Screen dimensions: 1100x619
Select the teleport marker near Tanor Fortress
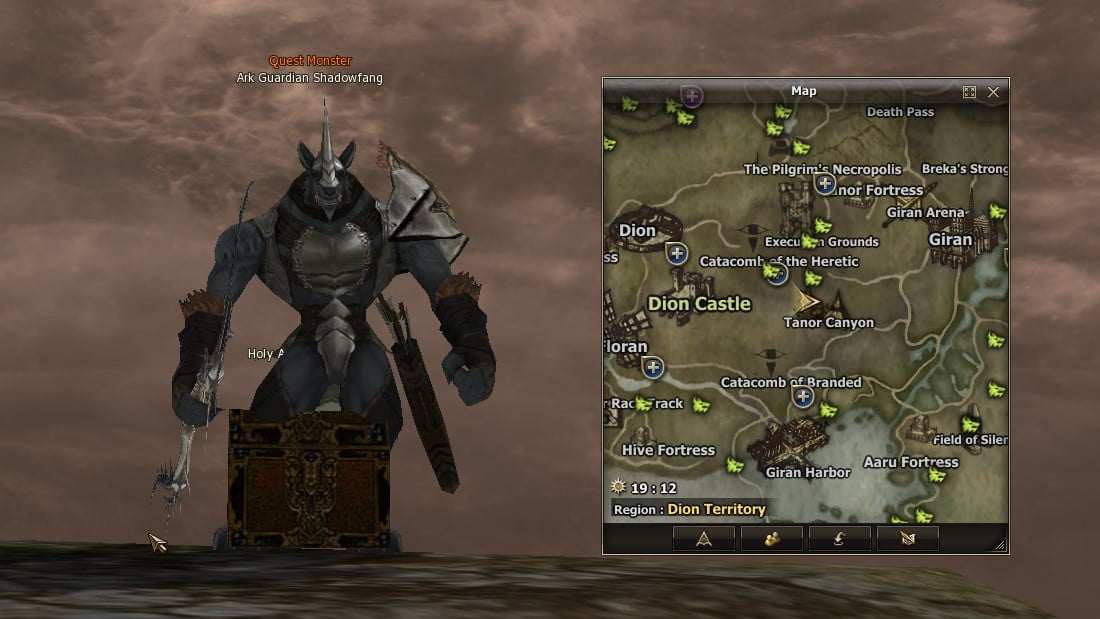824,183
